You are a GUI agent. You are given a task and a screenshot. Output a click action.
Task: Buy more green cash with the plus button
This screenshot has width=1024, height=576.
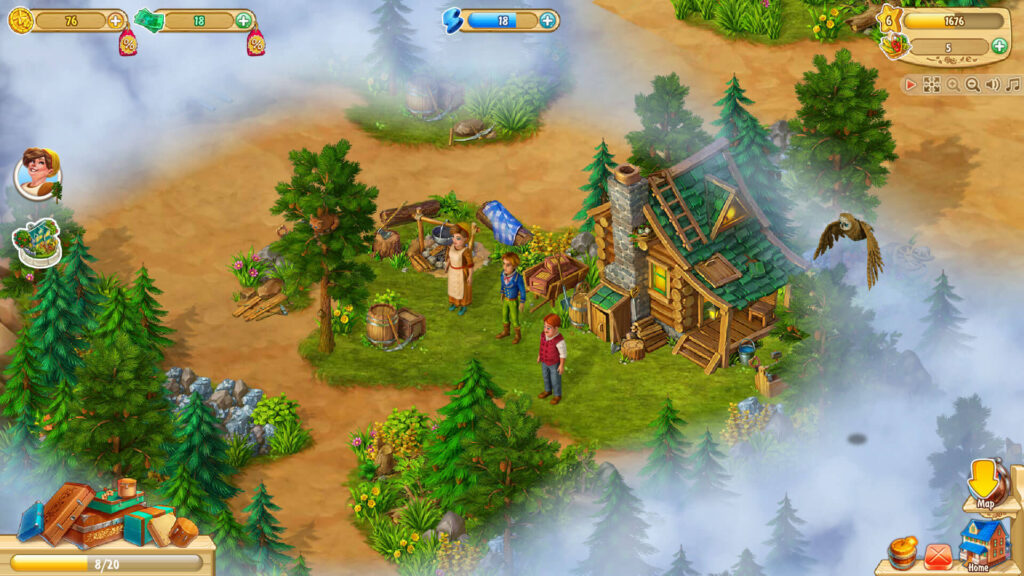244,20
